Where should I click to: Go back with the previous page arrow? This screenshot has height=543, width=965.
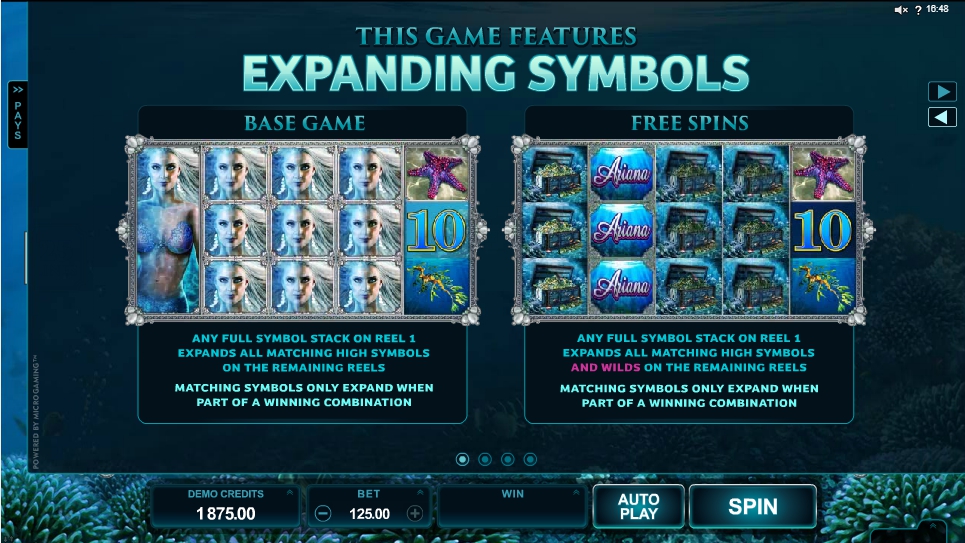pyautogui.click(x=942, y=117)
